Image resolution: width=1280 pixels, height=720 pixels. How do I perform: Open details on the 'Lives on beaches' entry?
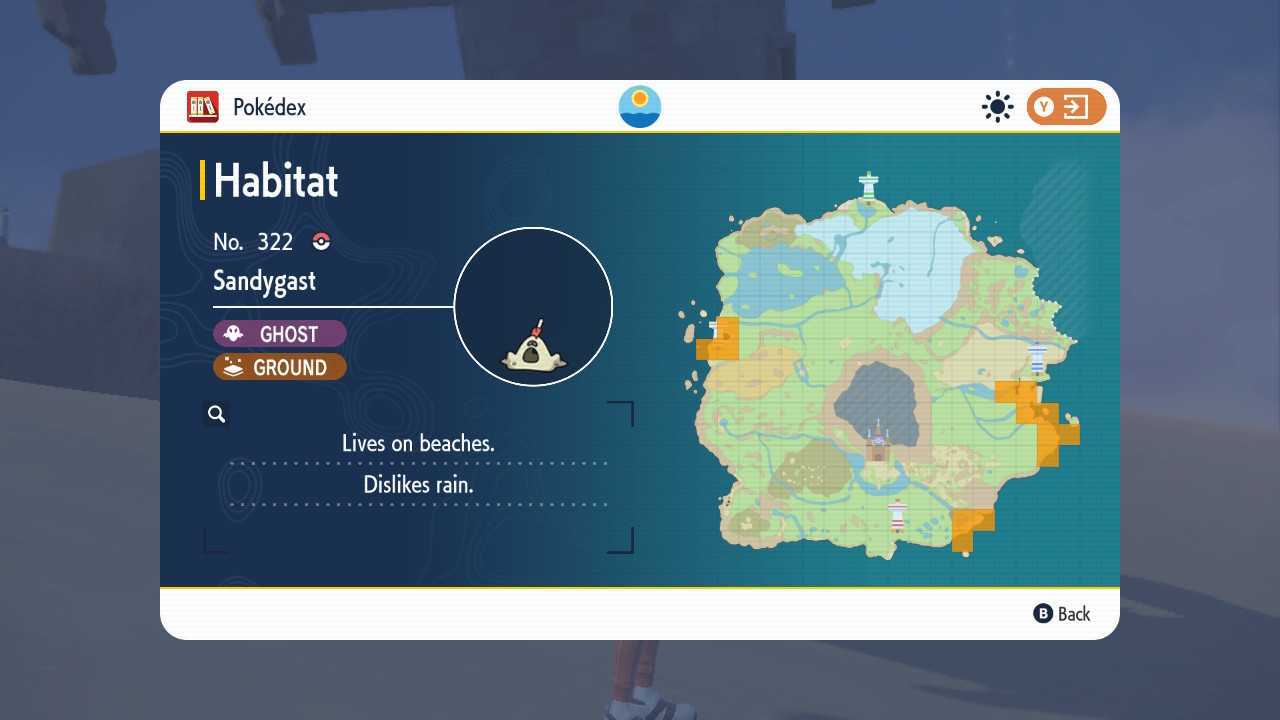pyautogui.click(x=418, y=443)
